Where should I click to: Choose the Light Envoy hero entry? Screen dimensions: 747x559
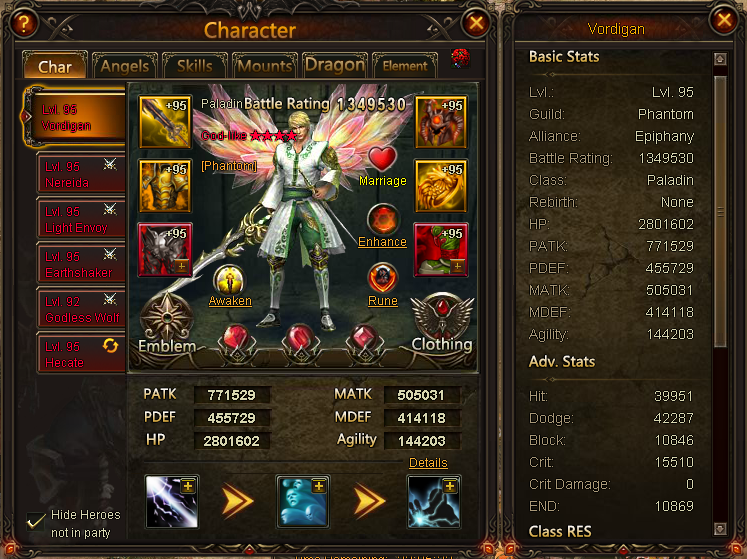[x=80, y=220]
